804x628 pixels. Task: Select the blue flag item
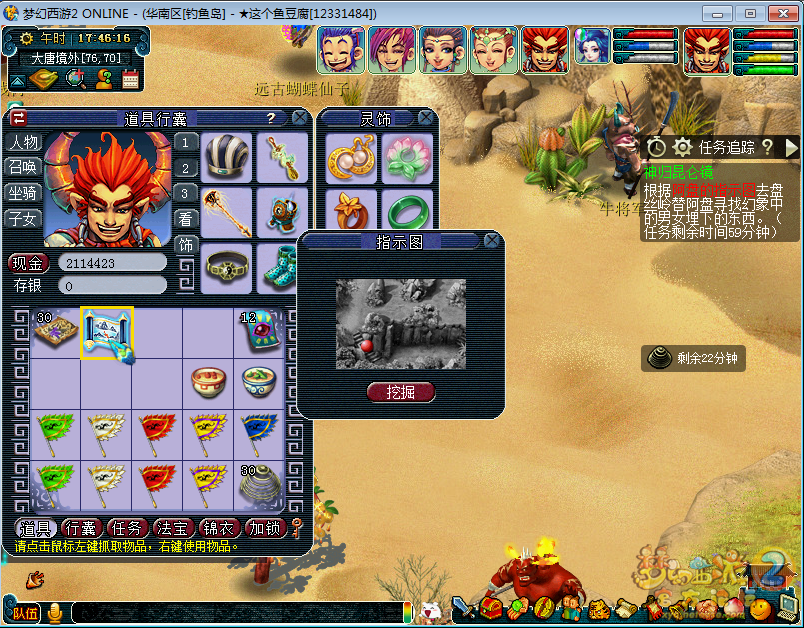(259, 433)
